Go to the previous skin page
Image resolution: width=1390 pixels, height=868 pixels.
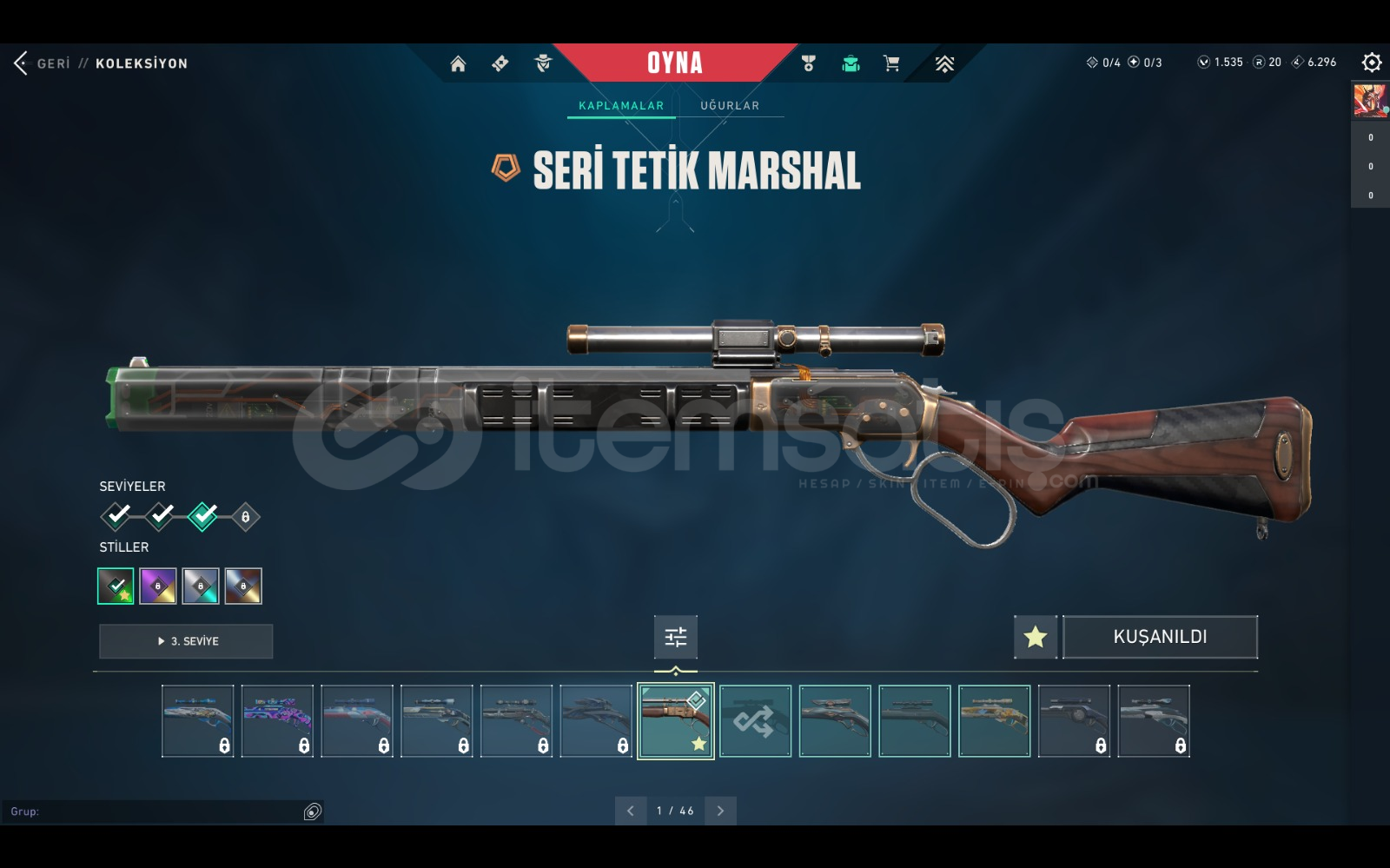click(x=631, y=811)
